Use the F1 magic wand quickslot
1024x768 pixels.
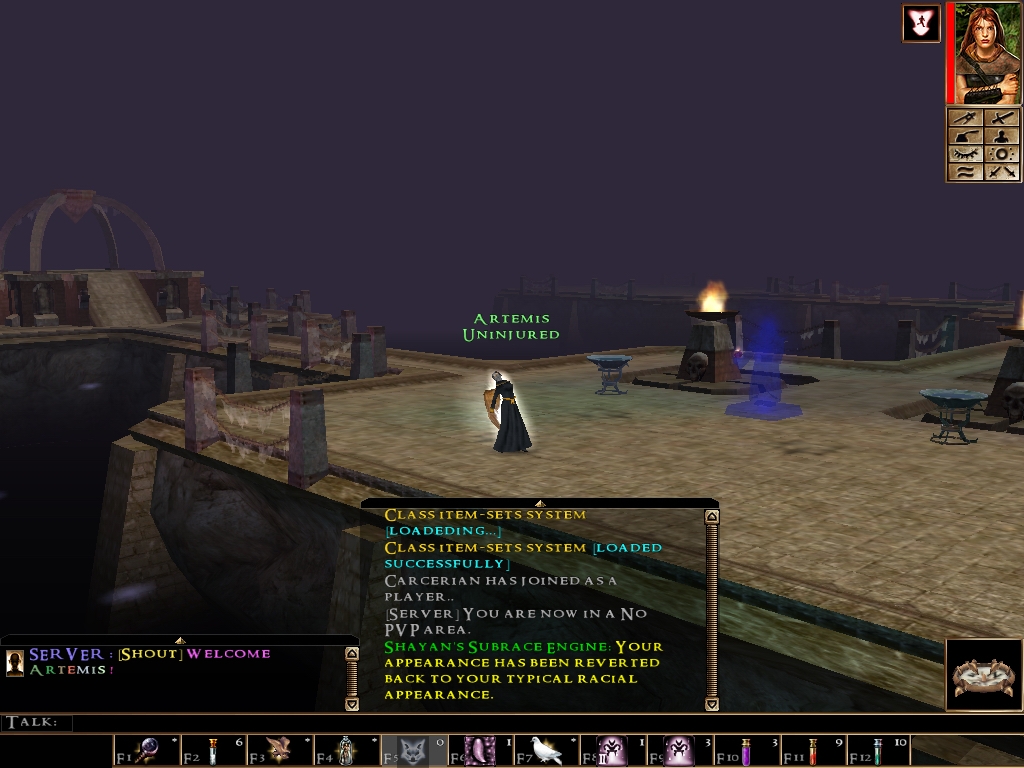[x=147, y=750]
